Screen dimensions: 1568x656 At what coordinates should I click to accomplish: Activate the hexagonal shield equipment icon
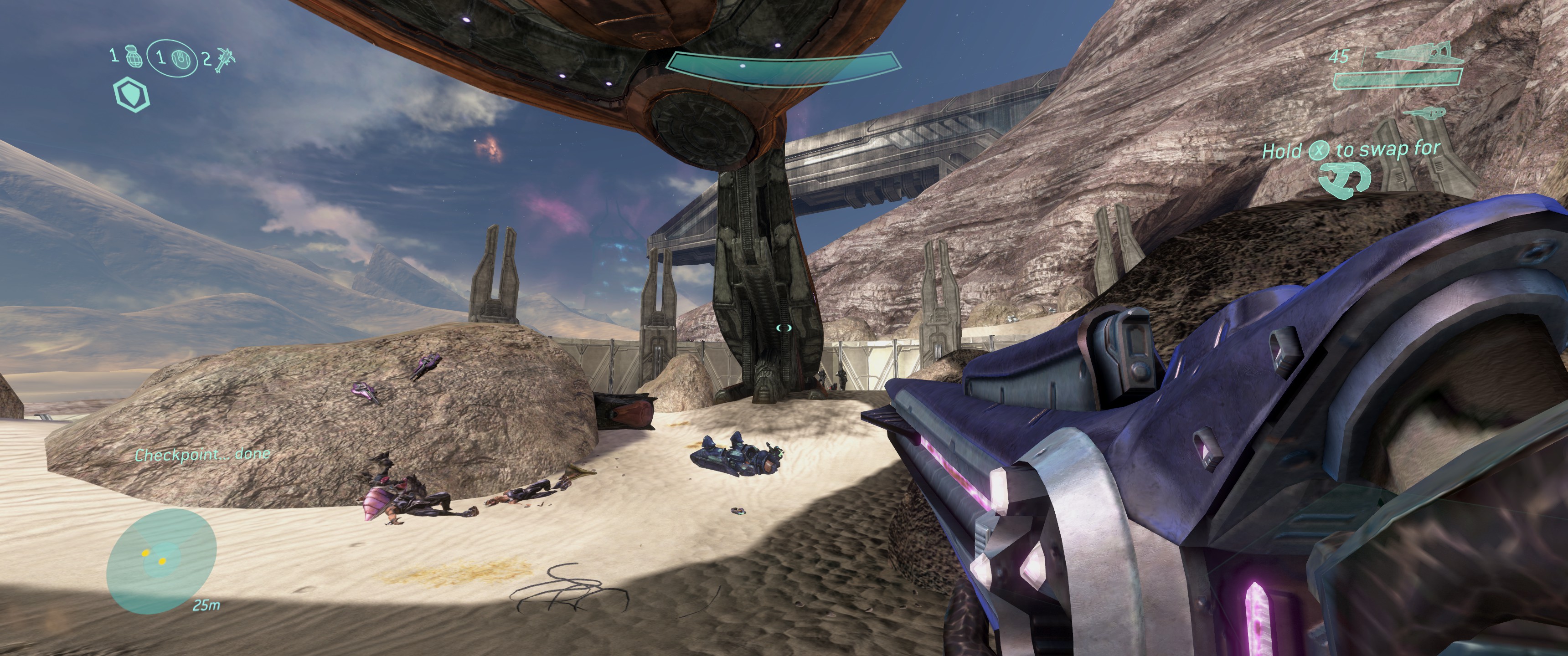[131, 95]
